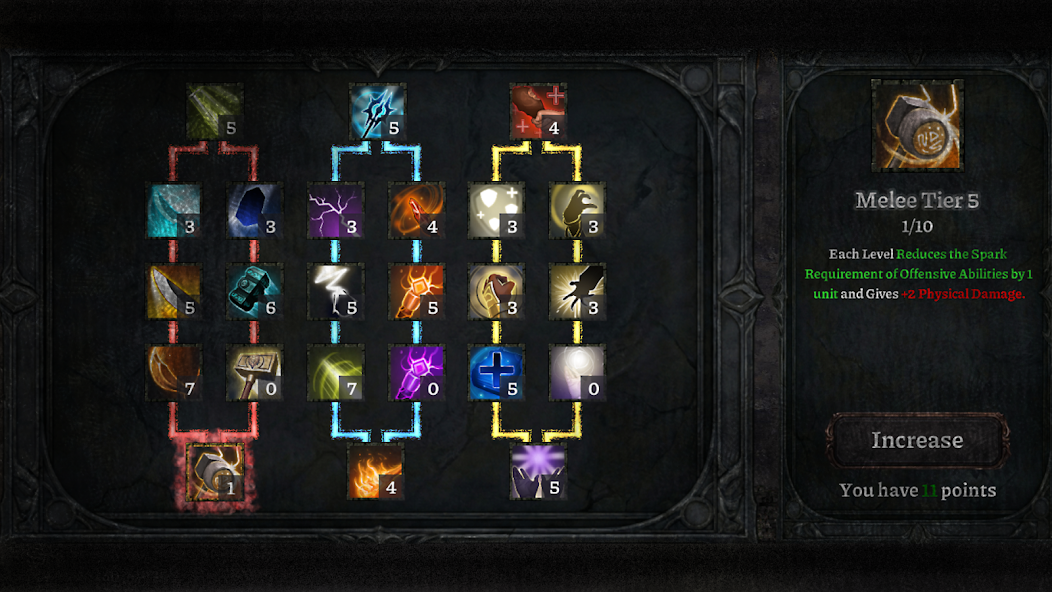Pick the white lightning bolt skill
The width and height of the screenshot is (1052, 592).
point(335,291)
